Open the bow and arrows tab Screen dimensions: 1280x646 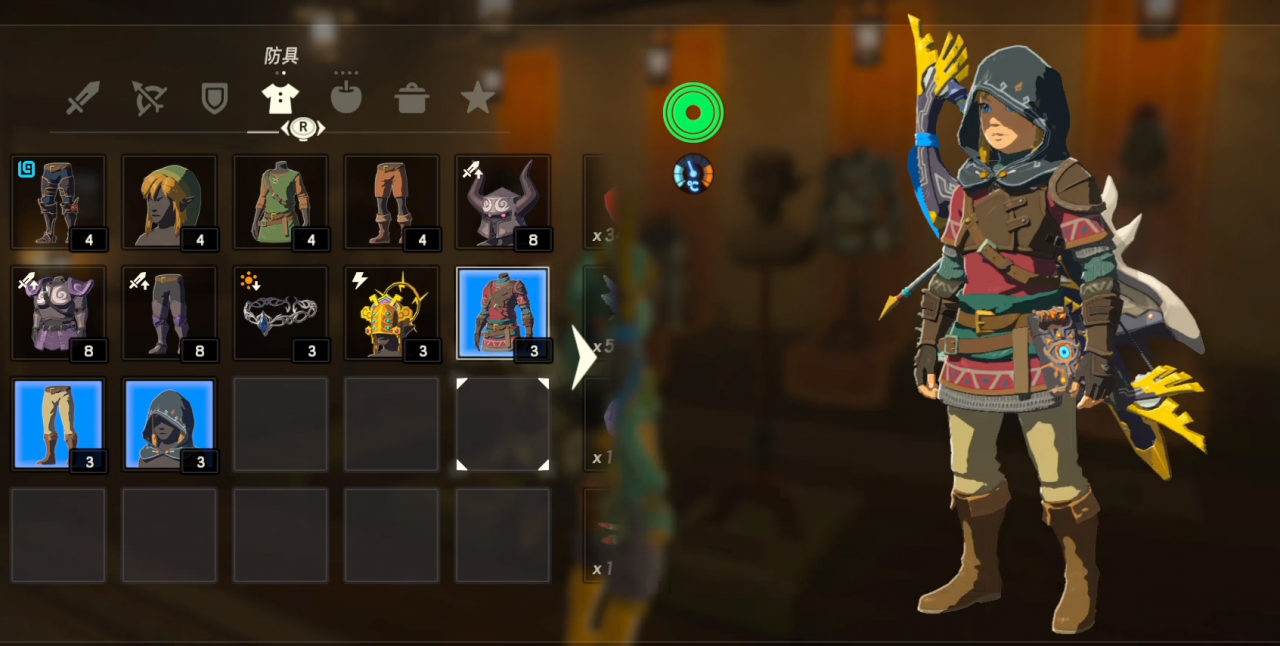[149, 98]
